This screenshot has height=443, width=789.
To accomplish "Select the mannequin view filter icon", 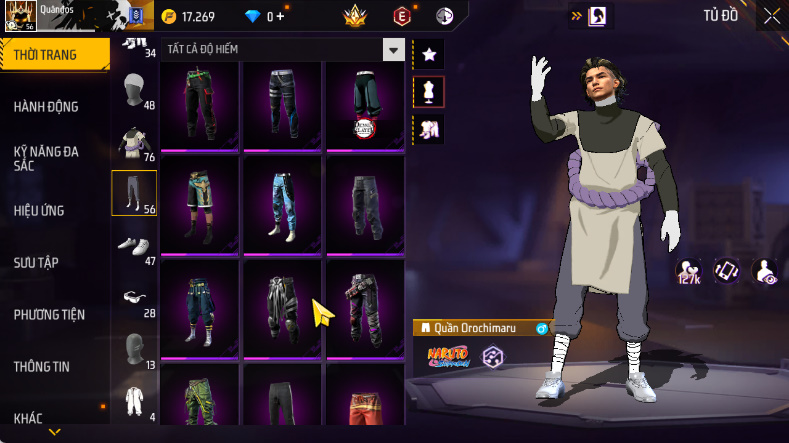I will pyautogui.click(x=428, y=92).
